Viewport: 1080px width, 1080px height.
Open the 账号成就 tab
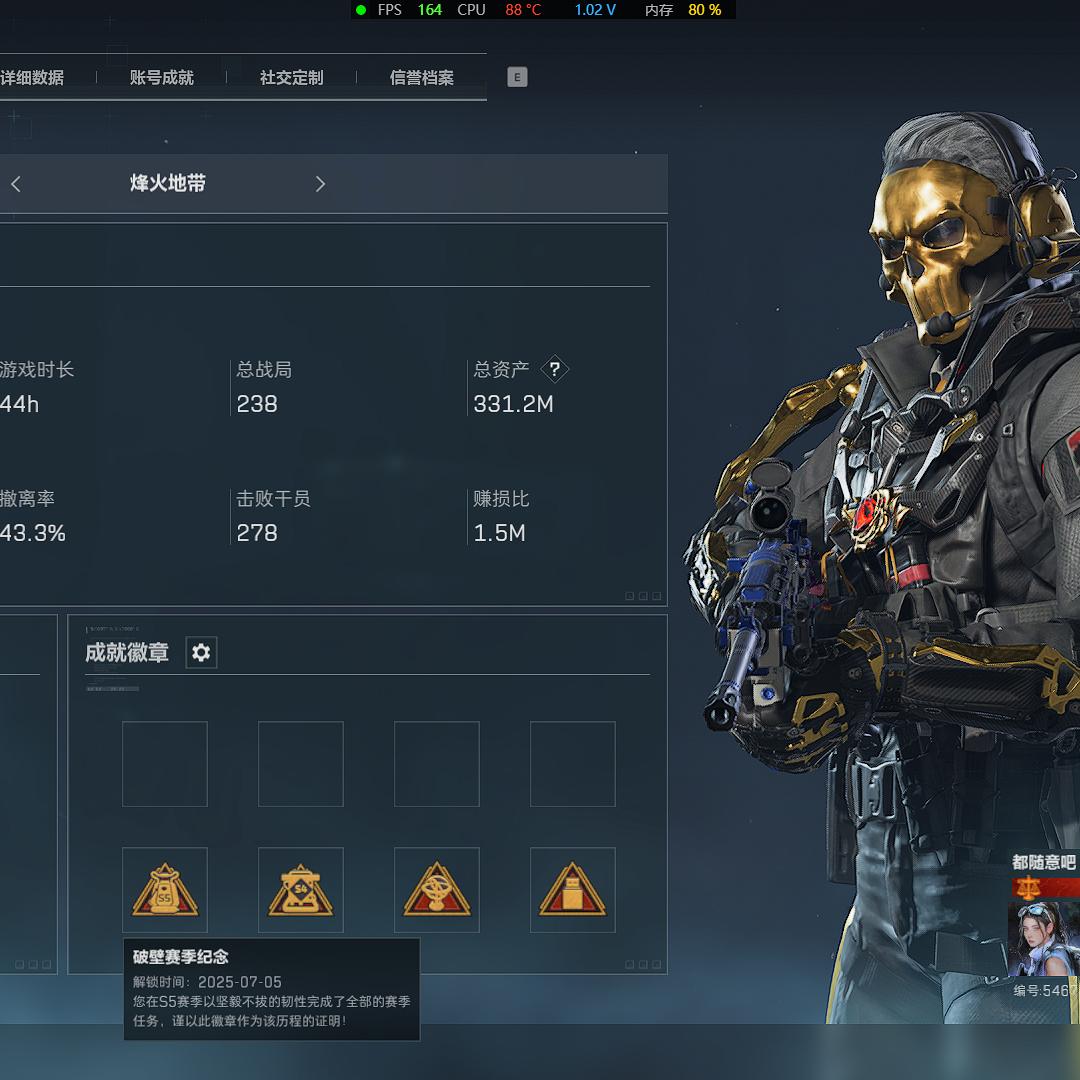pyautogui.click(x=161, y=78)
